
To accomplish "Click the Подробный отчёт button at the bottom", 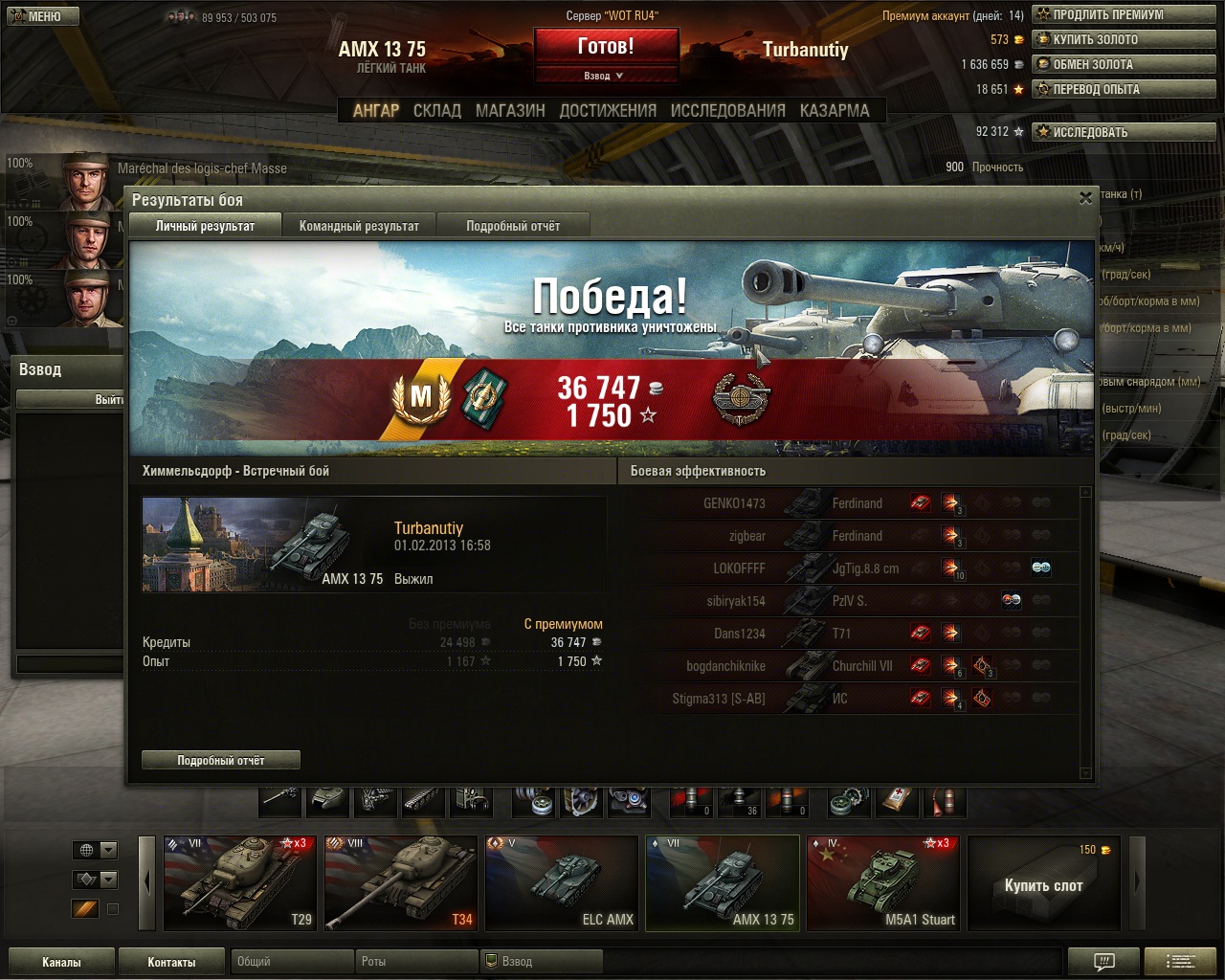I will [221, 760].
